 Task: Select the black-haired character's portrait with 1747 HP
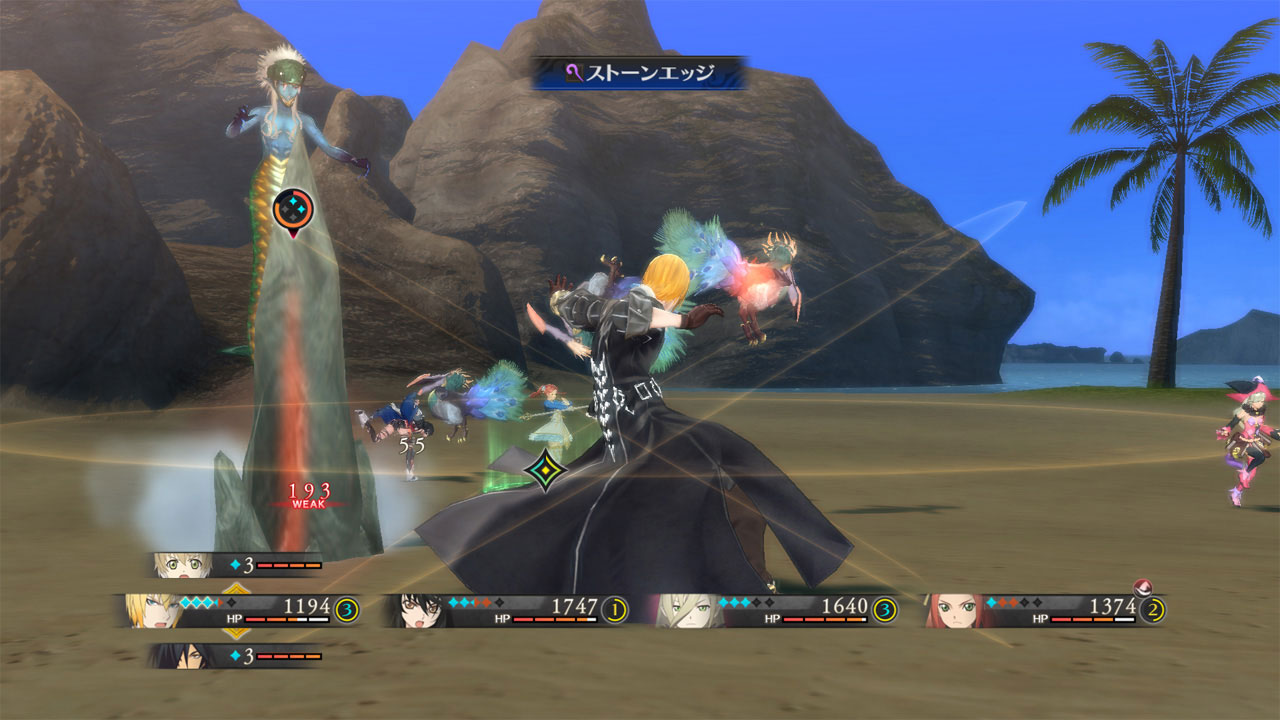(x=419, y=610)
